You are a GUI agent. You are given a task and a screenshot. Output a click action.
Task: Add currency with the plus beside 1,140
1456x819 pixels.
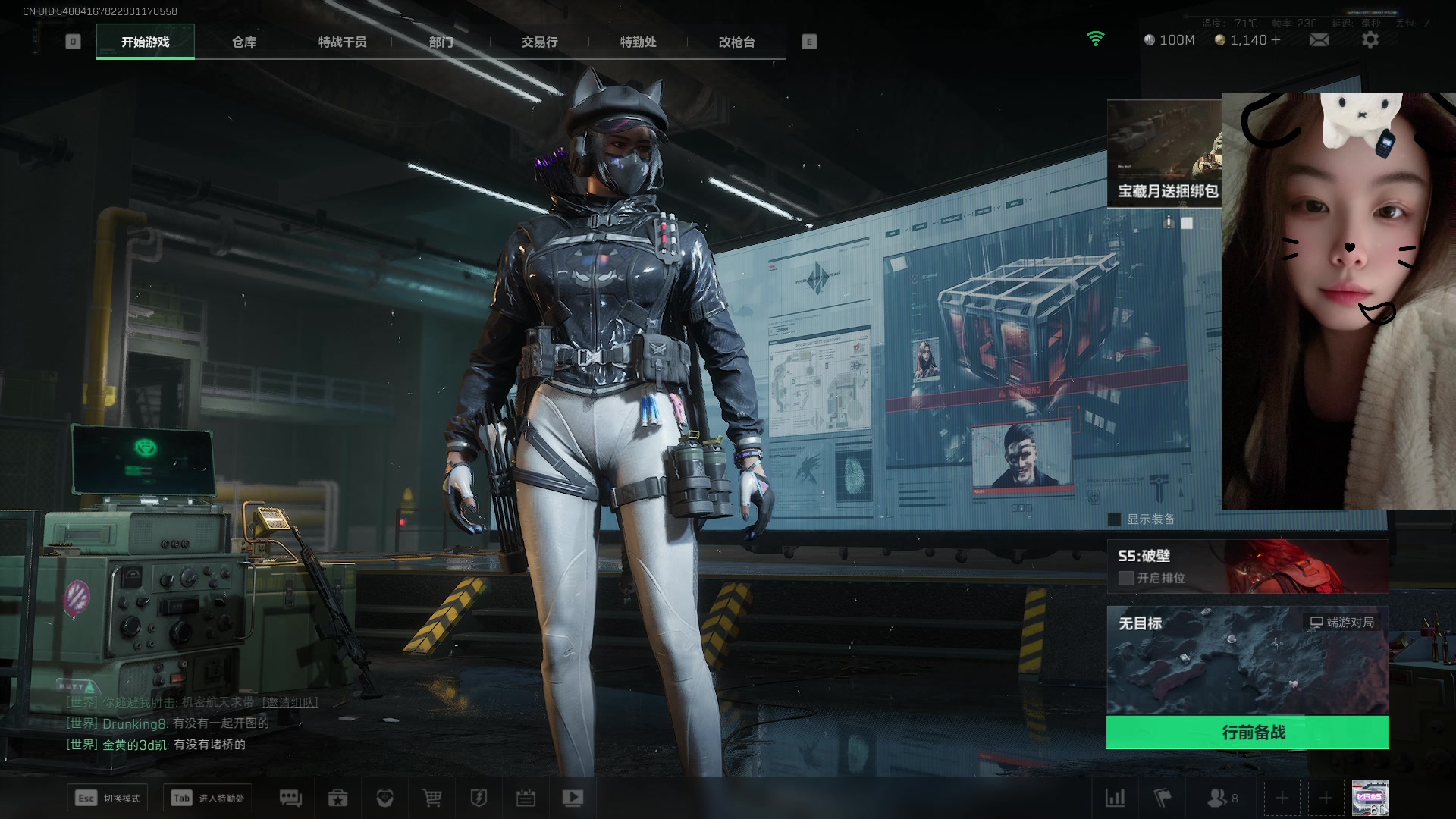pos(1276,40)
